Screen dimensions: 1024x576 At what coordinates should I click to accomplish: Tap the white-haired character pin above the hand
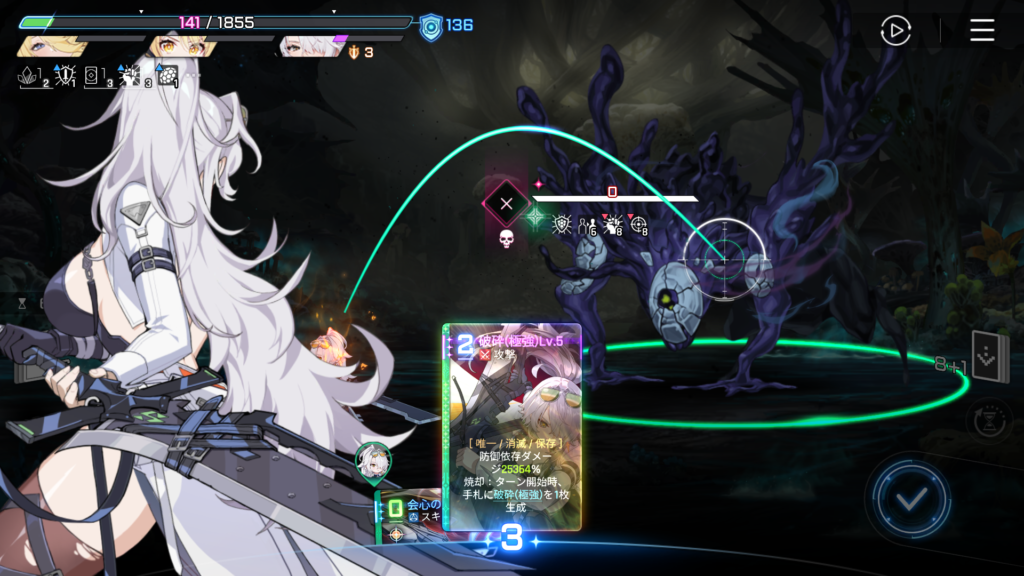coord(372,460)
